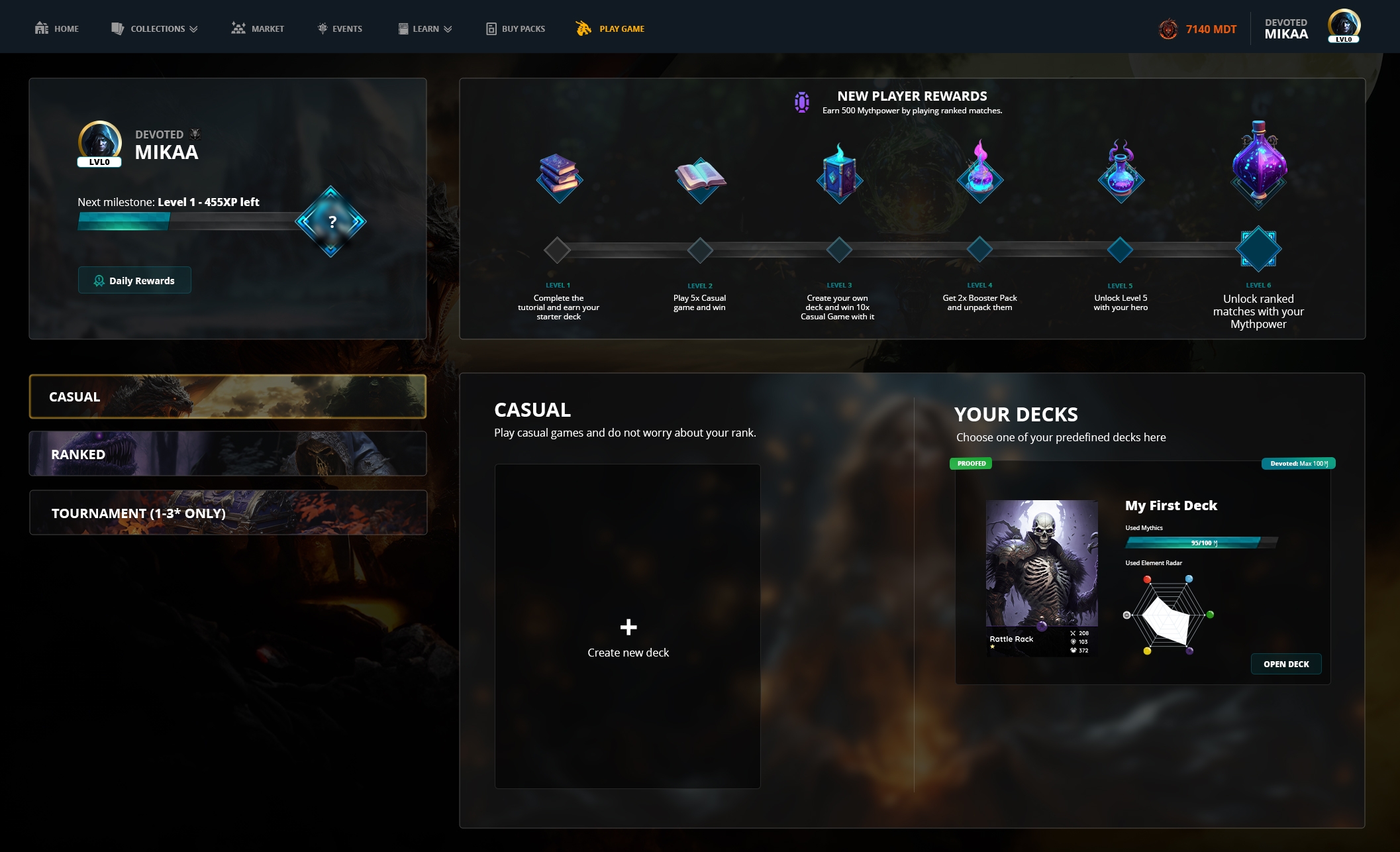Click the Level 3 blue spellbook reward

(839, 174)
